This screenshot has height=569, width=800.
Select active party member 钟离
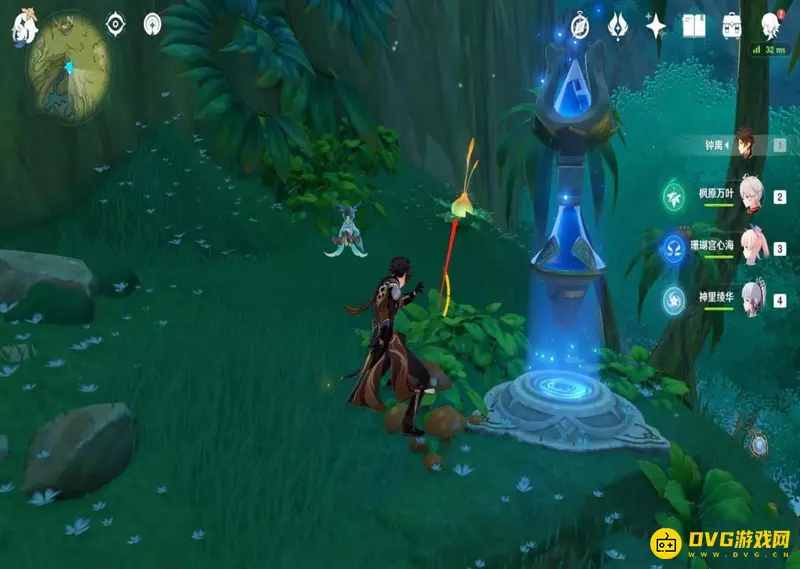[743, 145]
